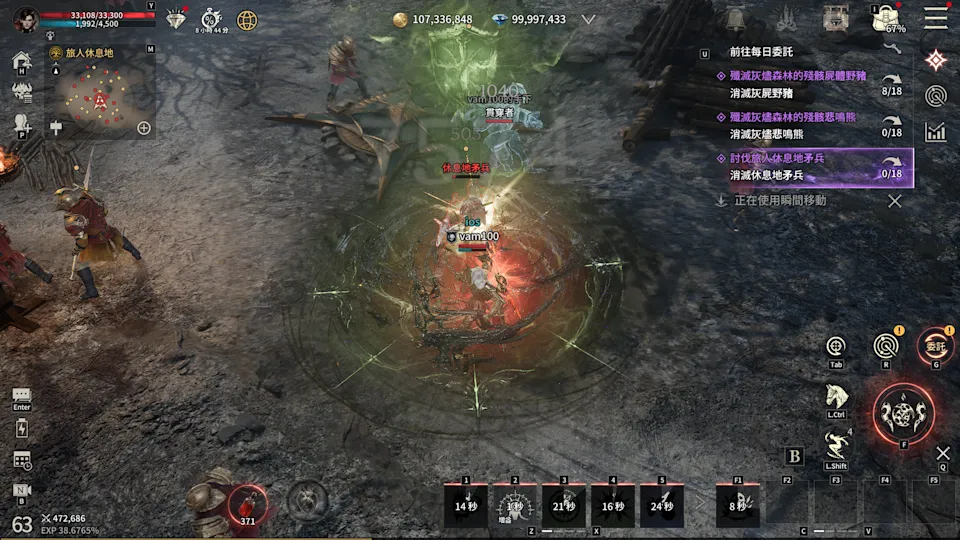Open the hamburger main menu
The height and width of the screenshot is (540, 960).
click(936, 18)
